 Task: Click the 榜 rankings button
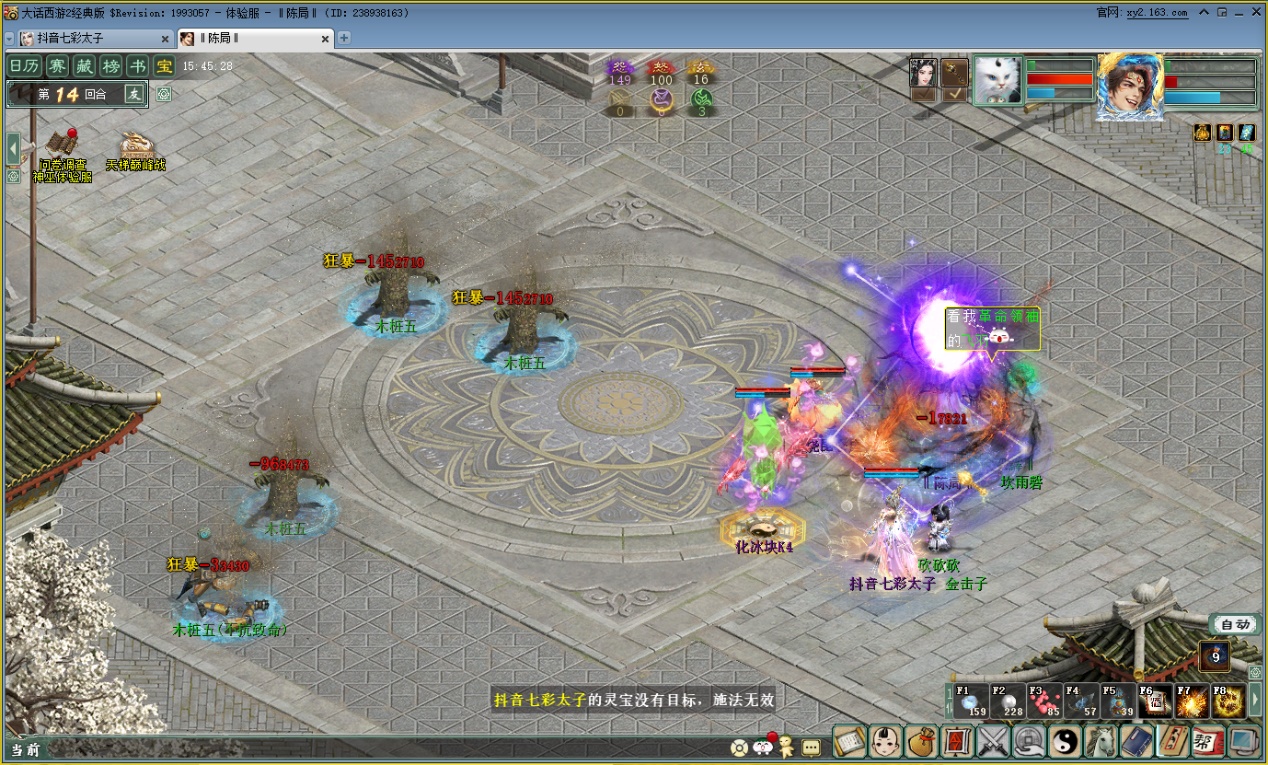pos(111,66)
